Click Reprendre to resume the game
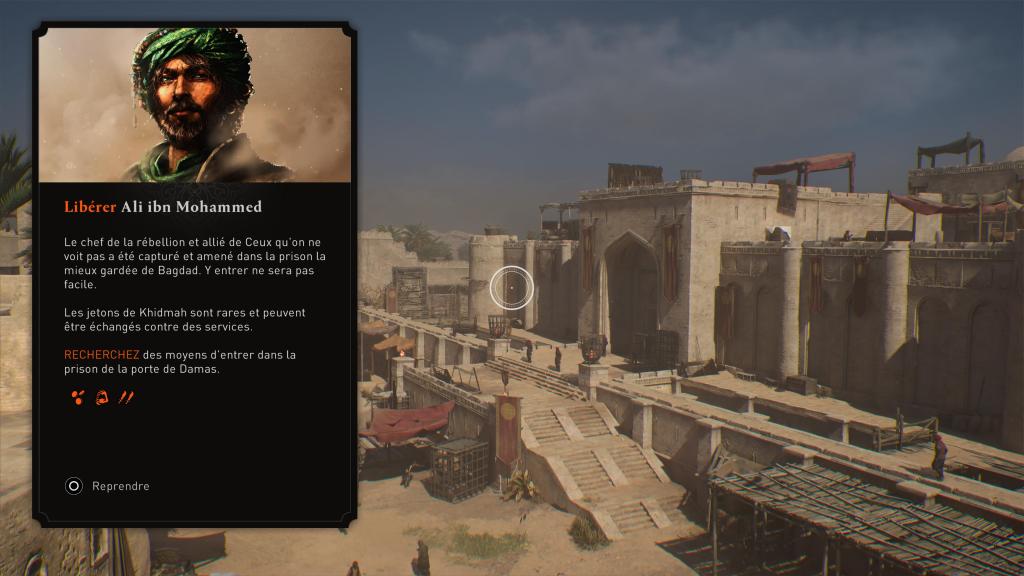1024x576 pixels. click(x=108, y=486)
